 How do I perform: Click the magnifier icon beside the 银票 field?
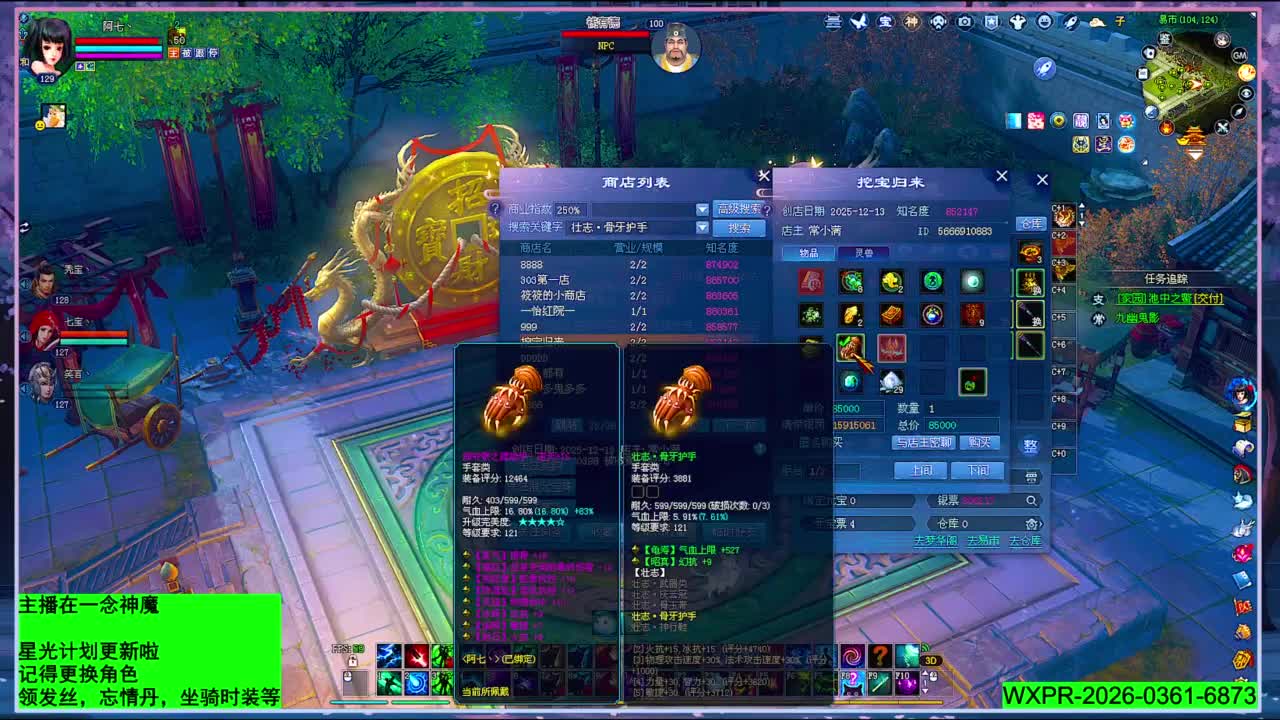click(x=1032, y=500)
